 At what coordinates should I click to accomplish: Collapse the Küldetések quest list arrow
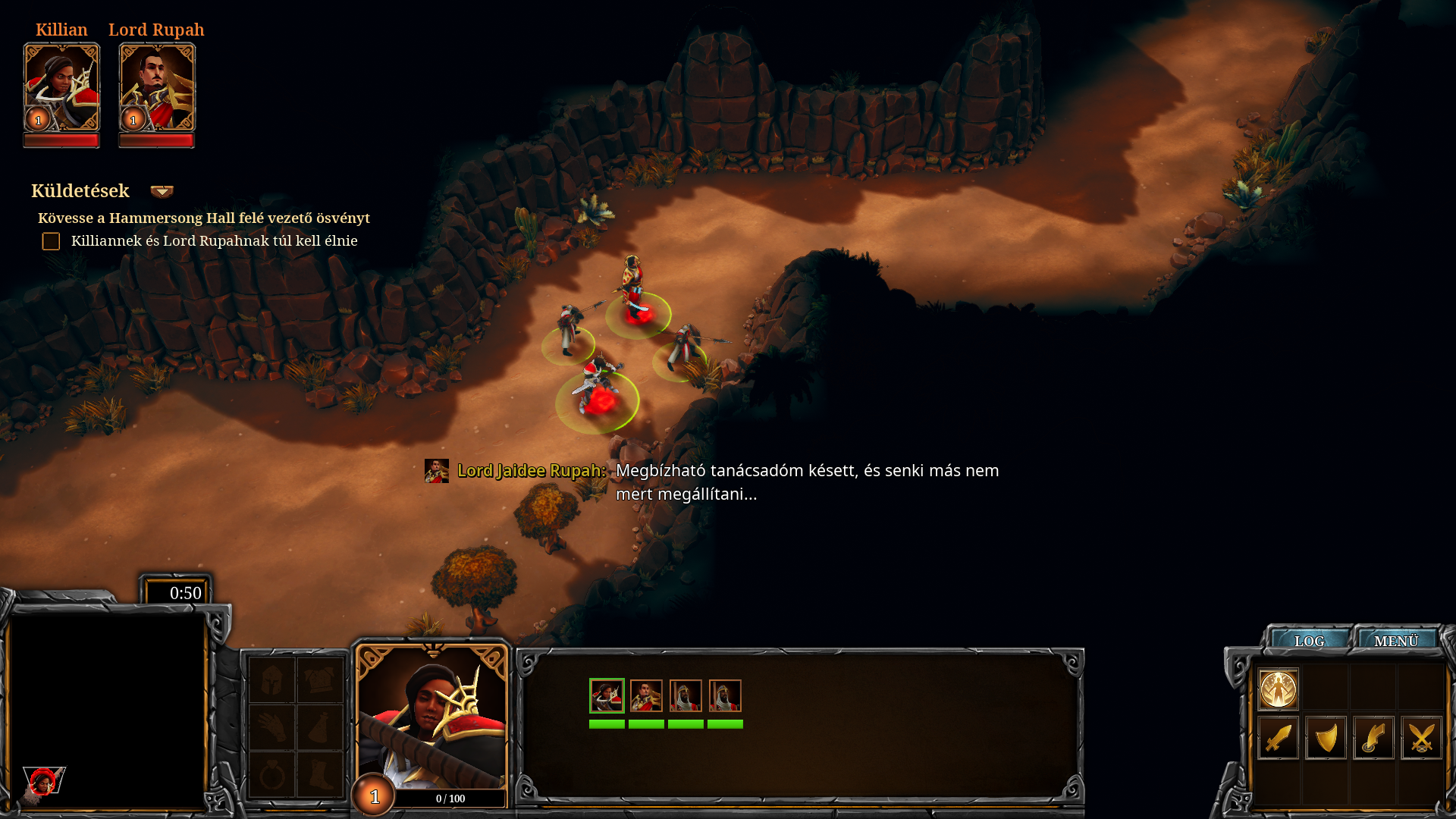tap(162, 191)
